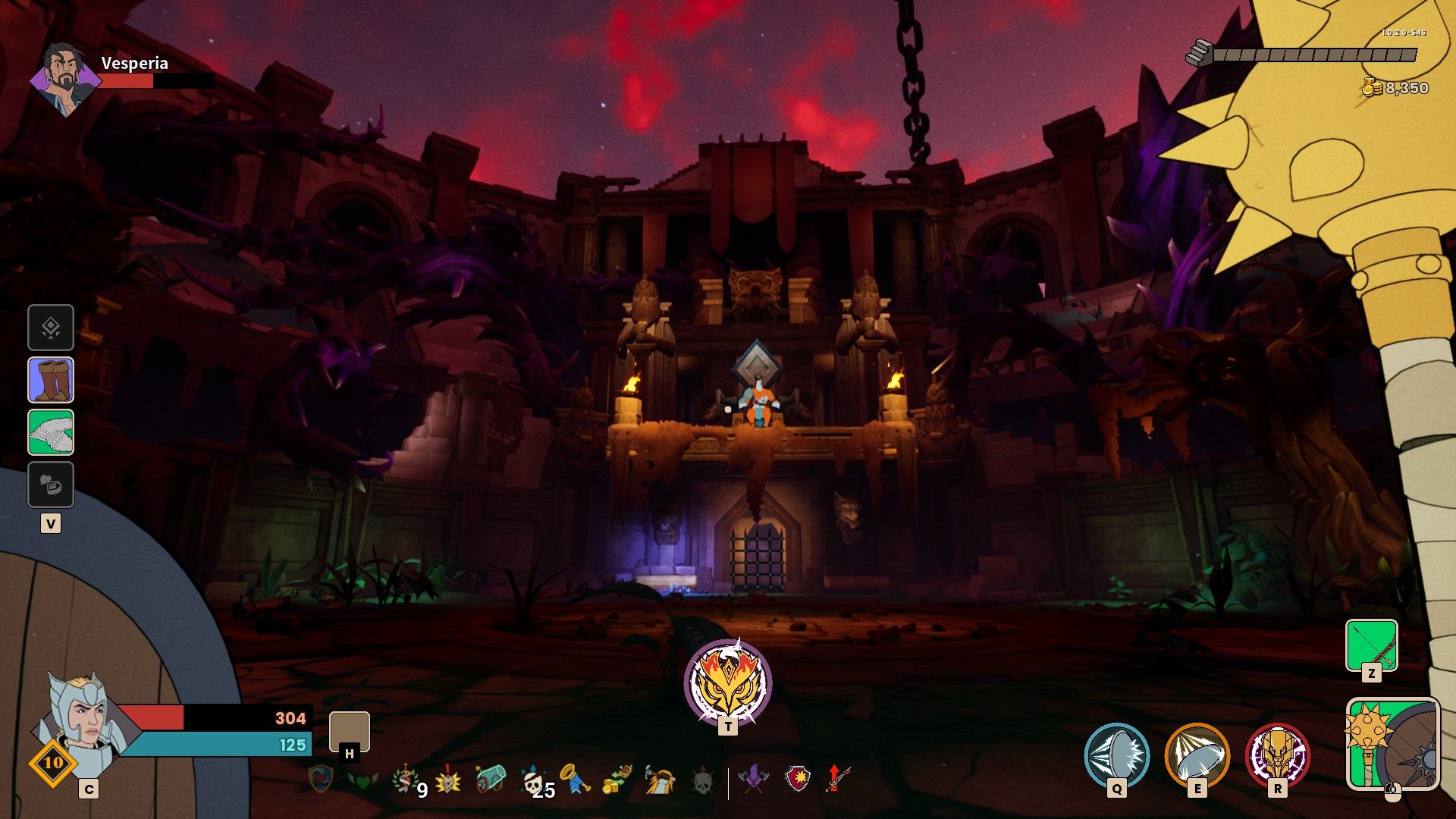Select the silver gauntlets equipment slot
1456x819 pixels.
pyautogui.click(x=51, y=432)
